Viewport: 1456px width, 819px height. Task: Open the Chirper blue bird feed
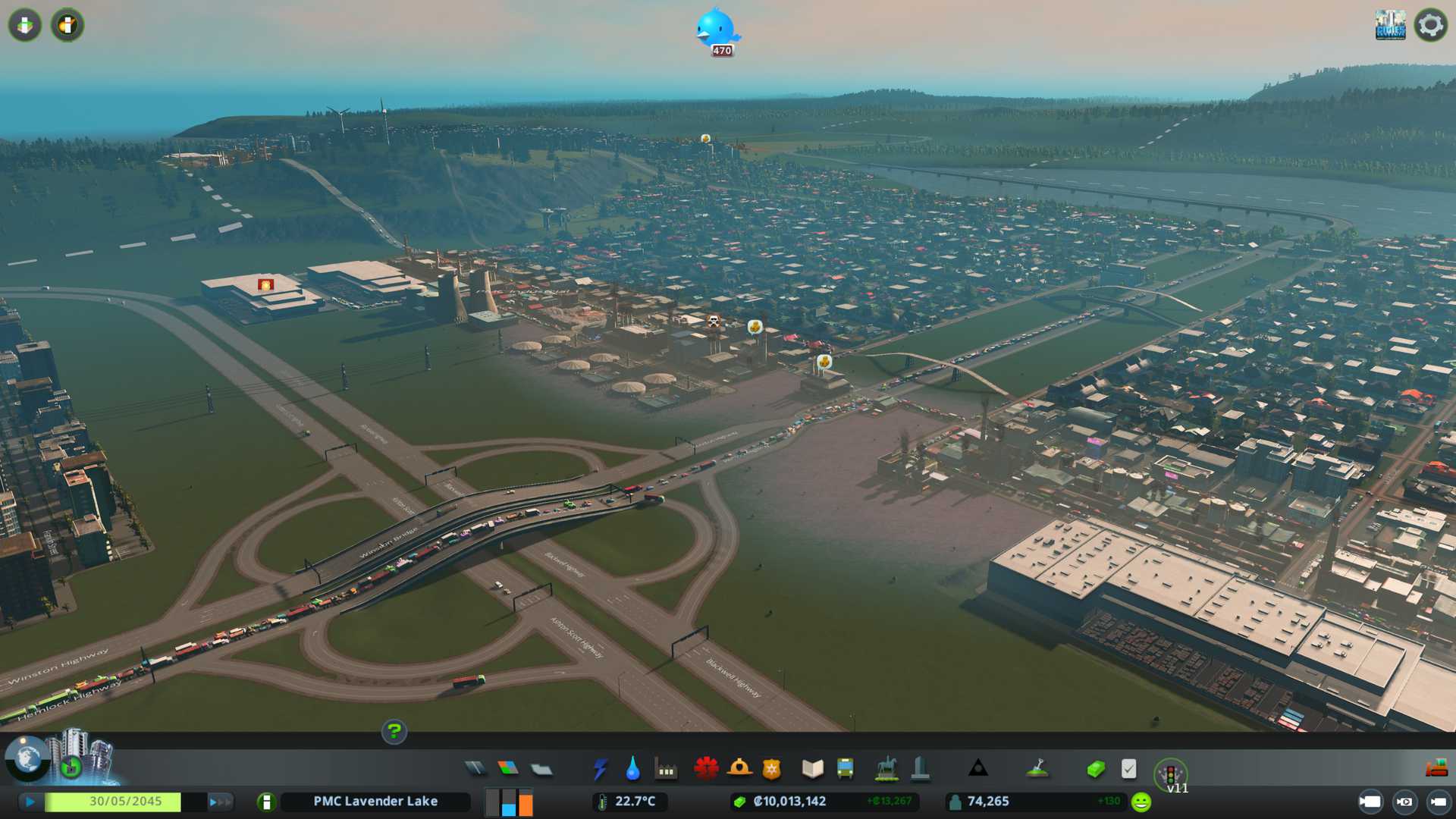(717, 30)
